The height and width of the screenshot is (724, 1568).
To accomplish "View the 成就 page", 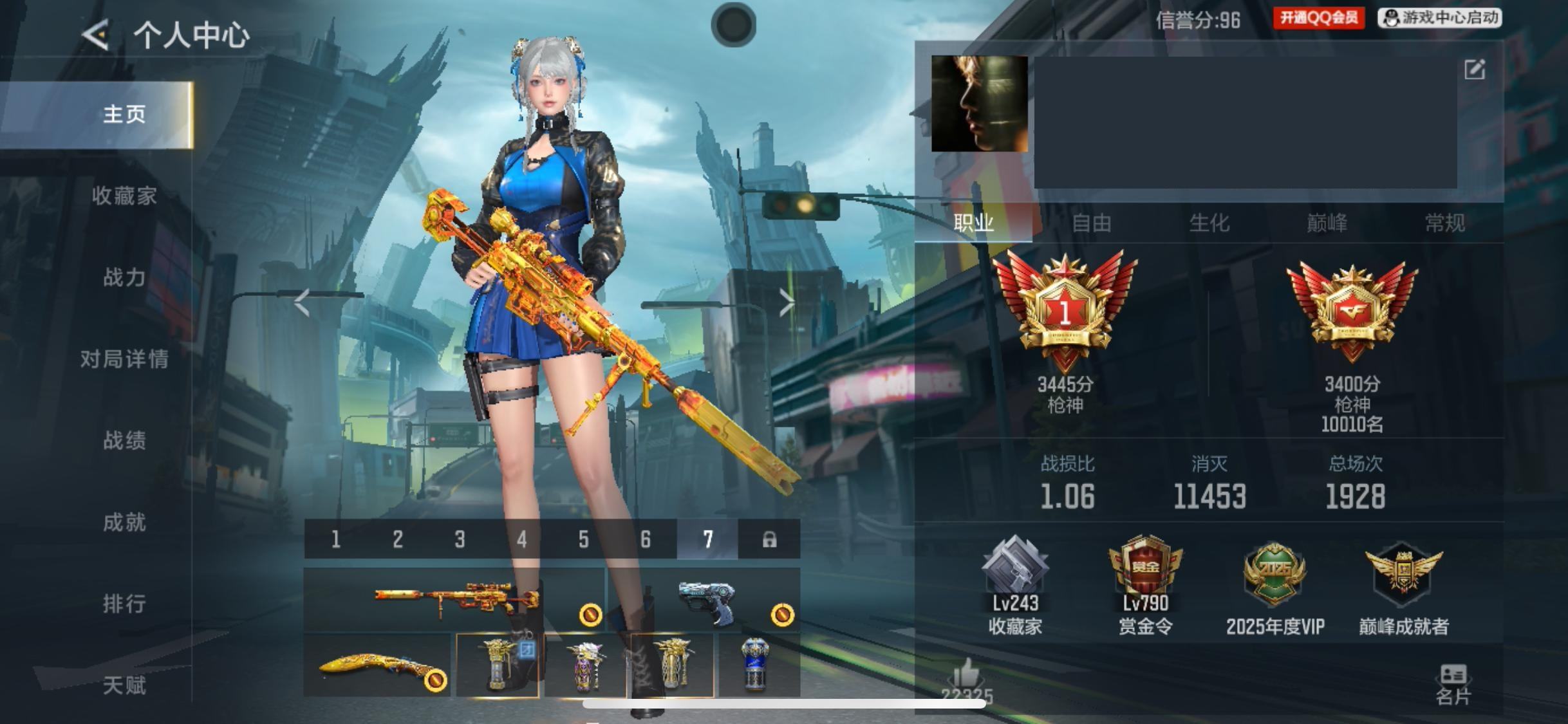I will point(124,522).
